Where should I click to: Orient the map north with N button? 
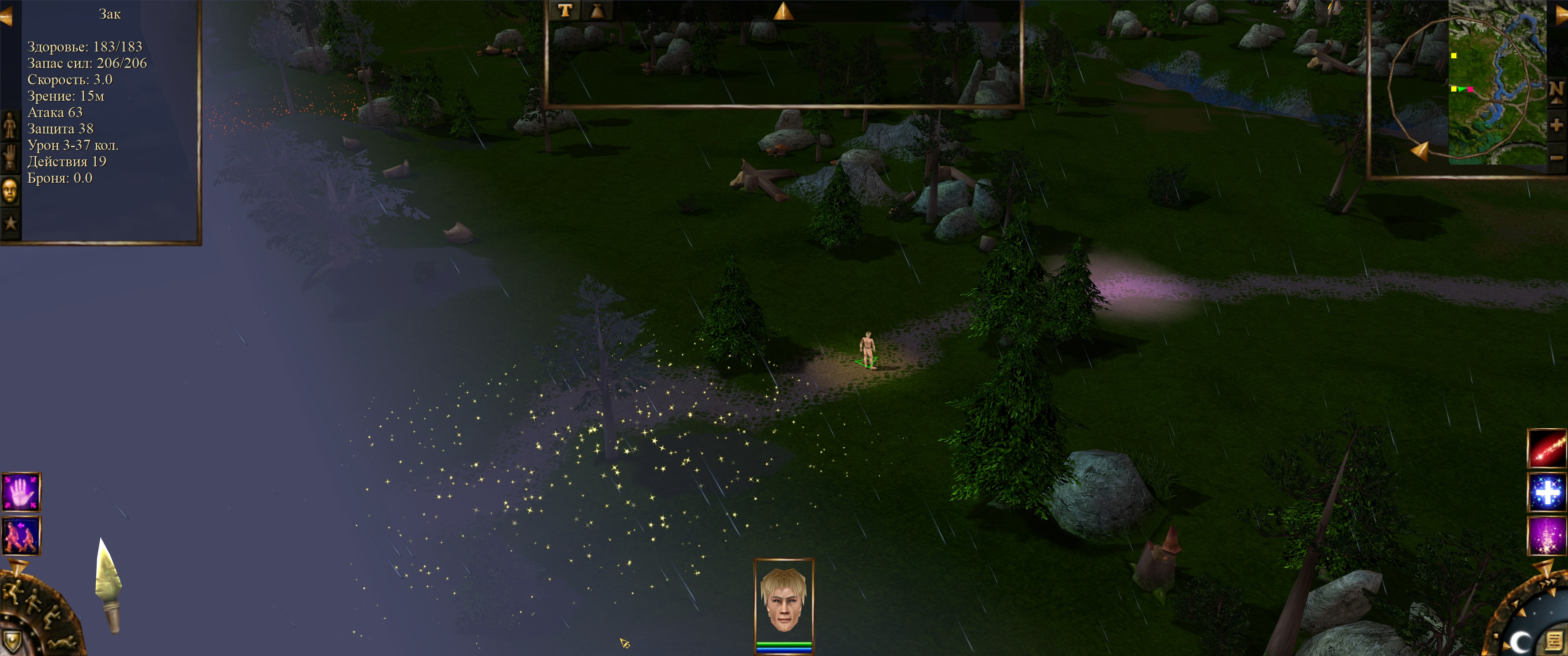1557,91
